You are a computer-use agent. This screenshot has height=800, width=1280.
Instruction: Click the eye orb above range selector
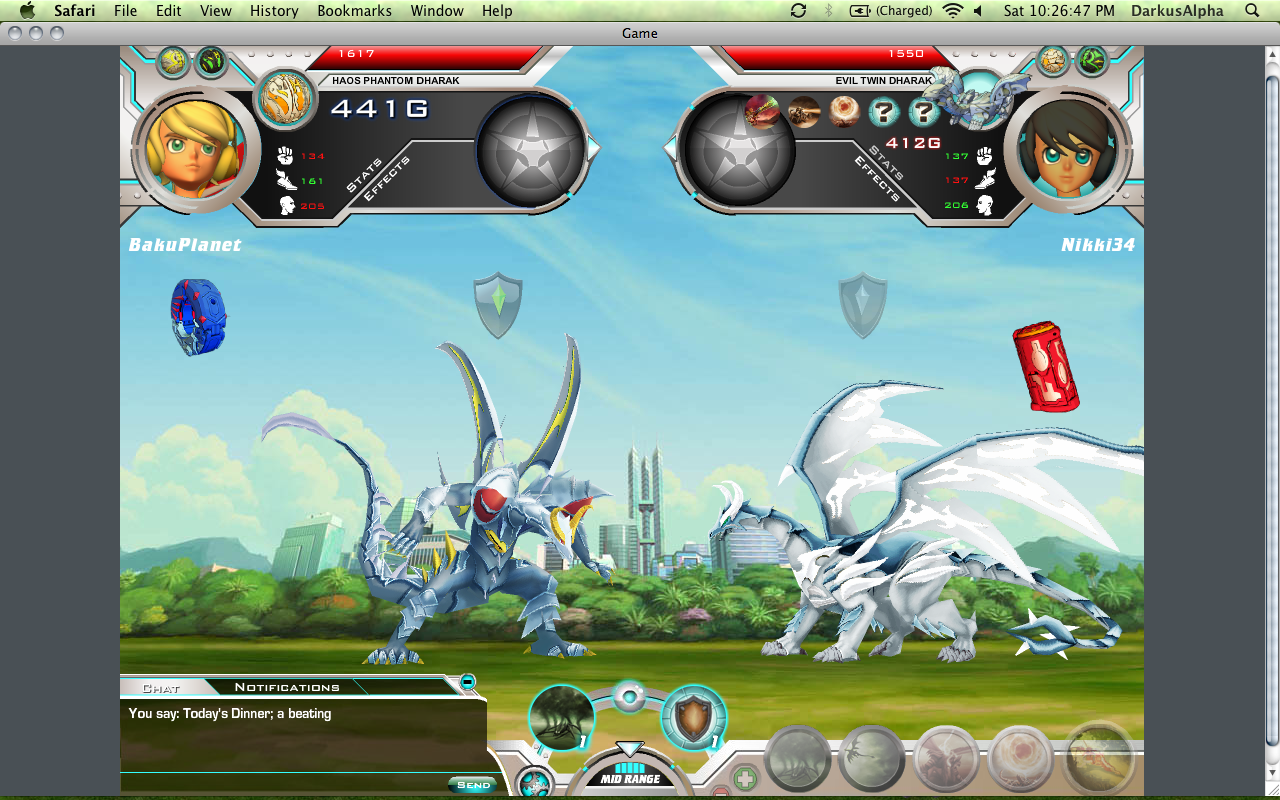628,696
